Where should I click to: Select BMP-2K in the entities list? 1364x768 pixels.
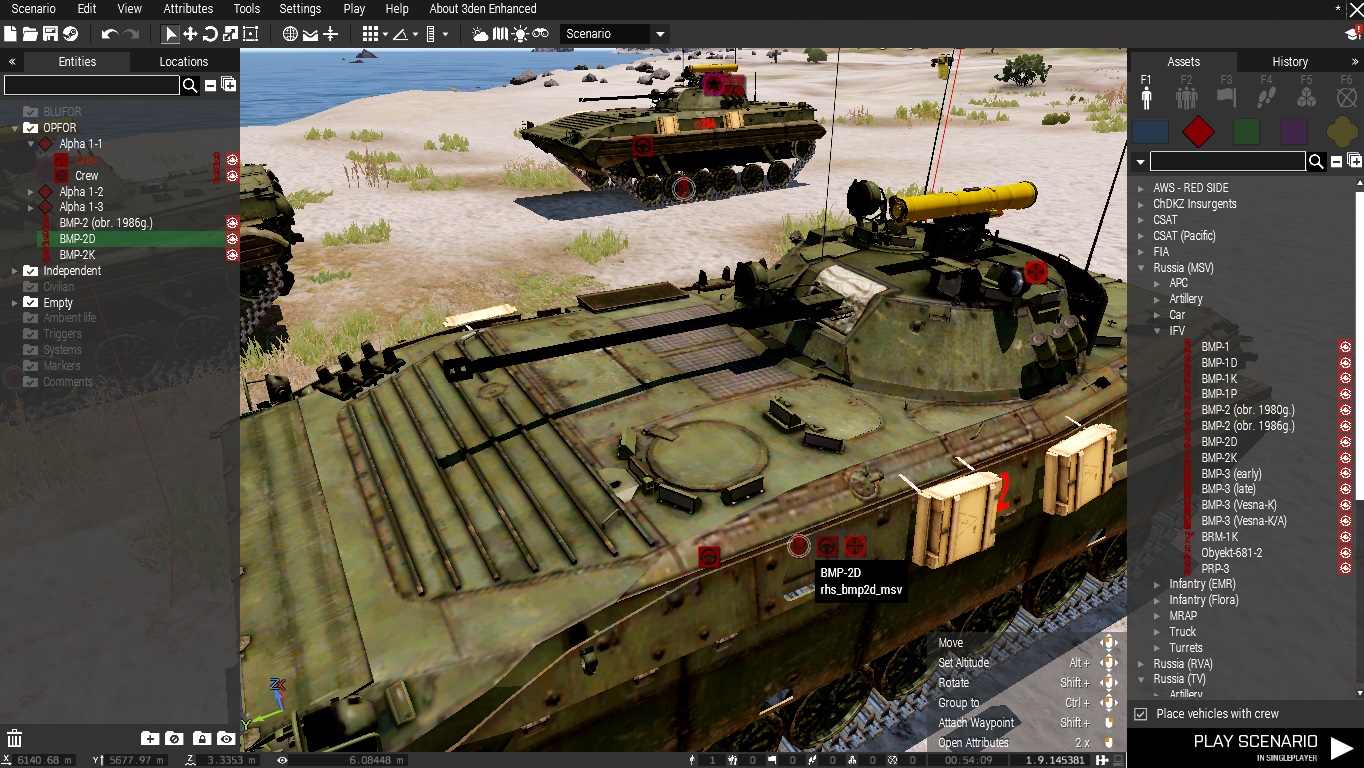point(77,255)
